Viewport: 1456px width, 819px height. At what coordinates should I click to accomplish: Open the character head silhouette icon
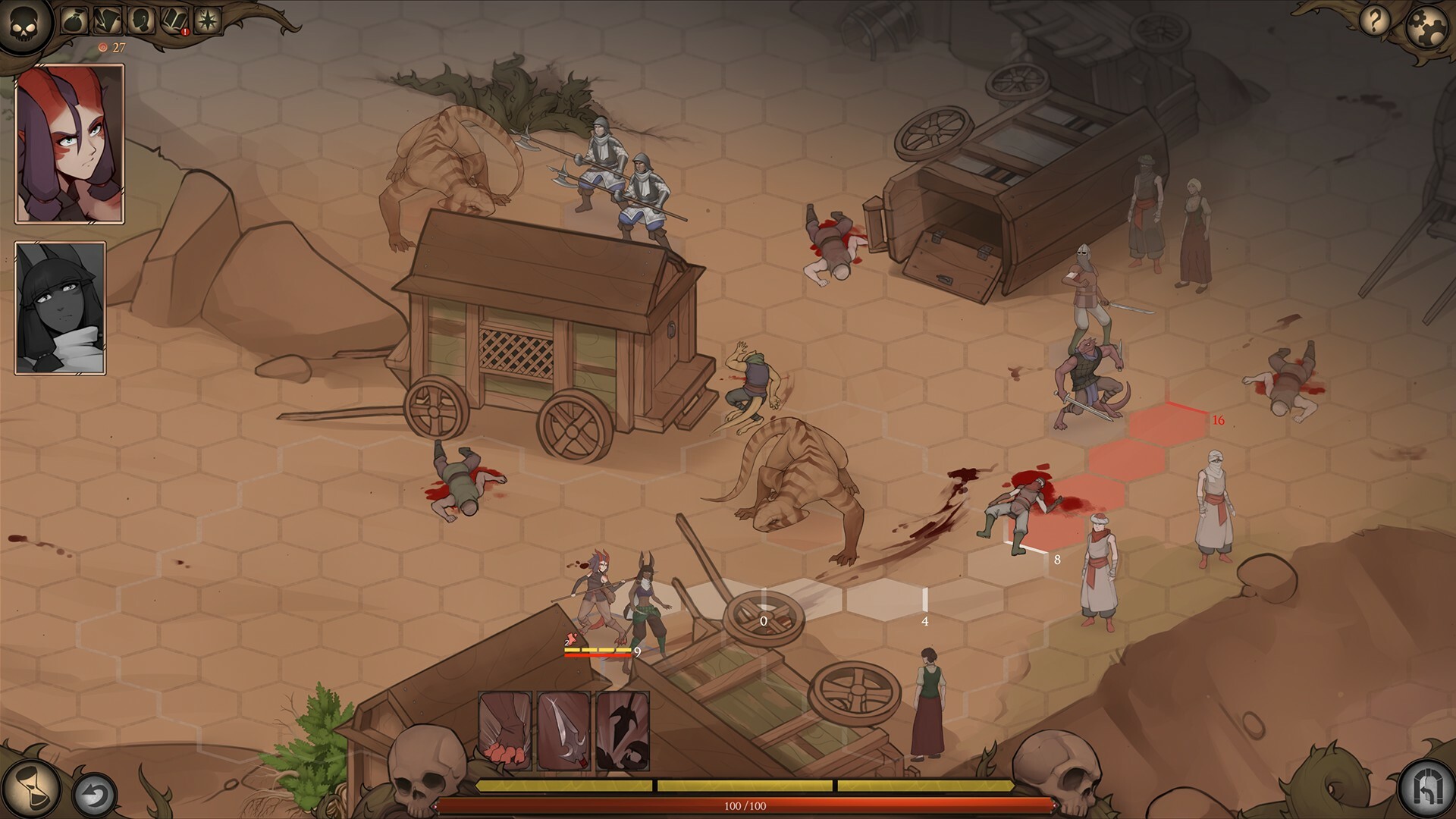click(x=143, y=20)
